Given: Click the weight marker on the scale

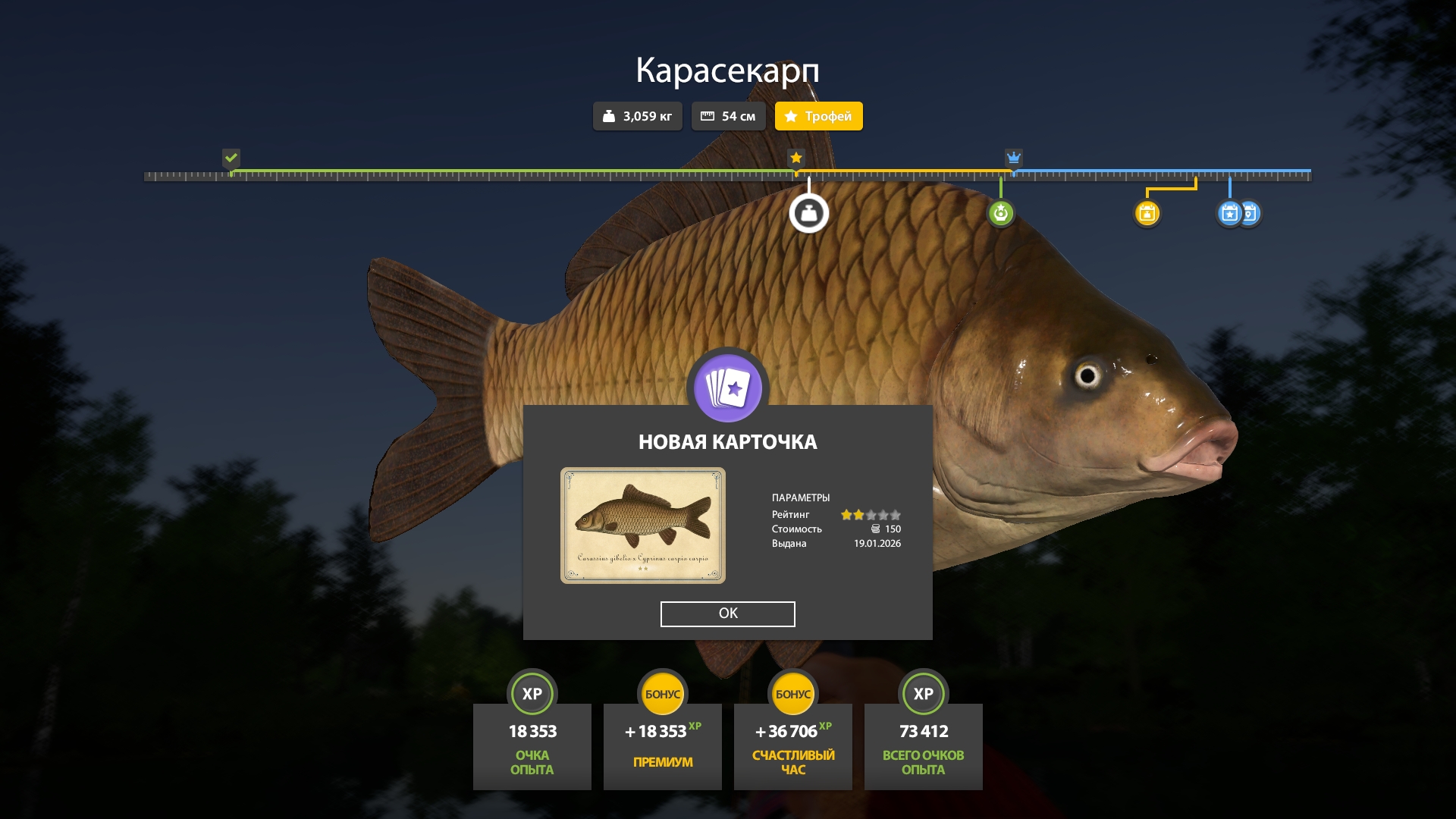Looking at the screenshot, I should click(808, 213).
